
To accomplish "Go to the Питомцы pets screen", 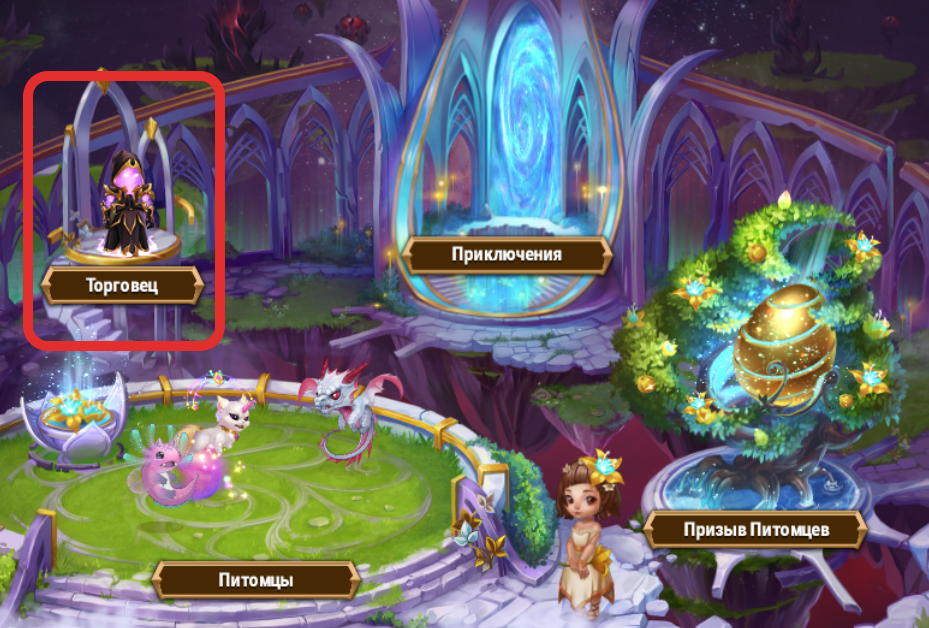I will tap(255, 579).
